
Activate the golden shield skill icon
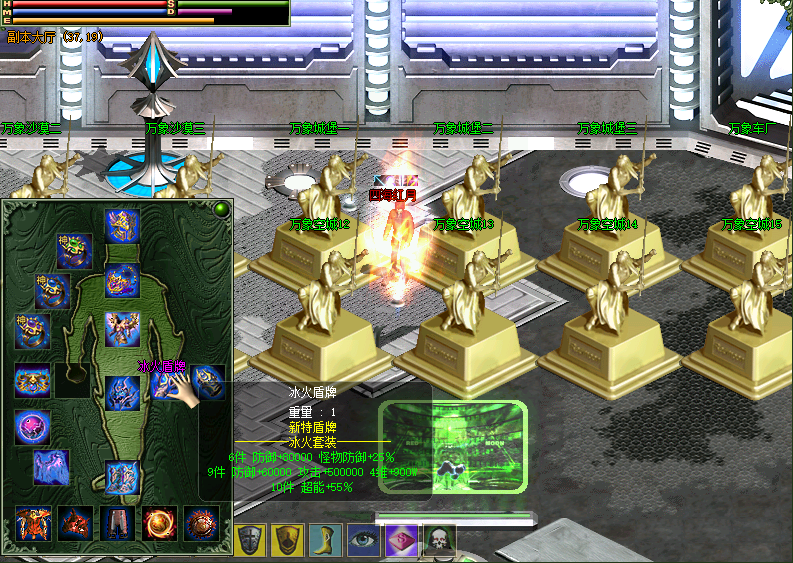[x=289, y=540]
